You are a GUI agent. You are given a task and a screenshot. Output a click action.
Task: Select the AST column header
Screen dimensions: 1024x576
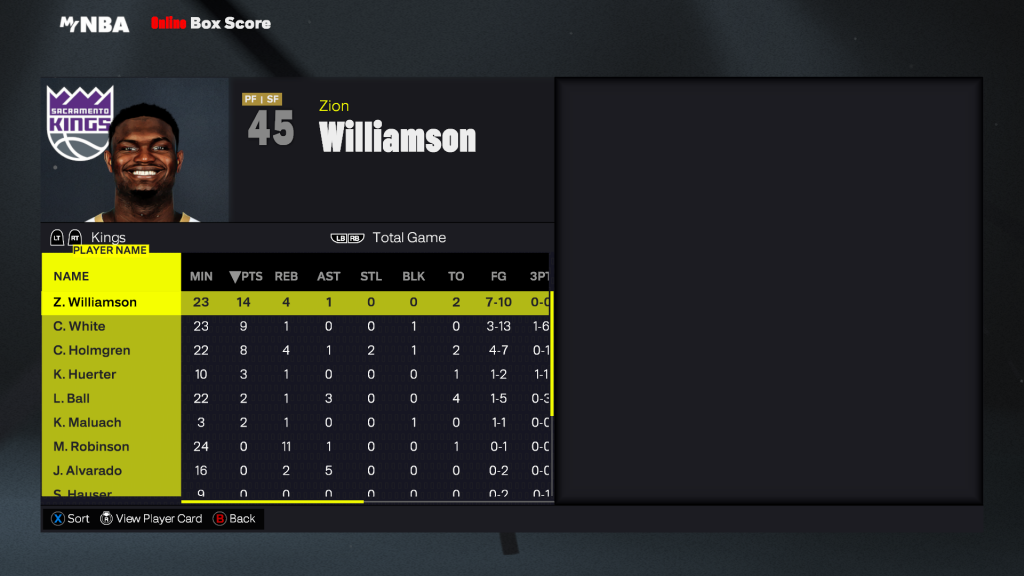329,276
